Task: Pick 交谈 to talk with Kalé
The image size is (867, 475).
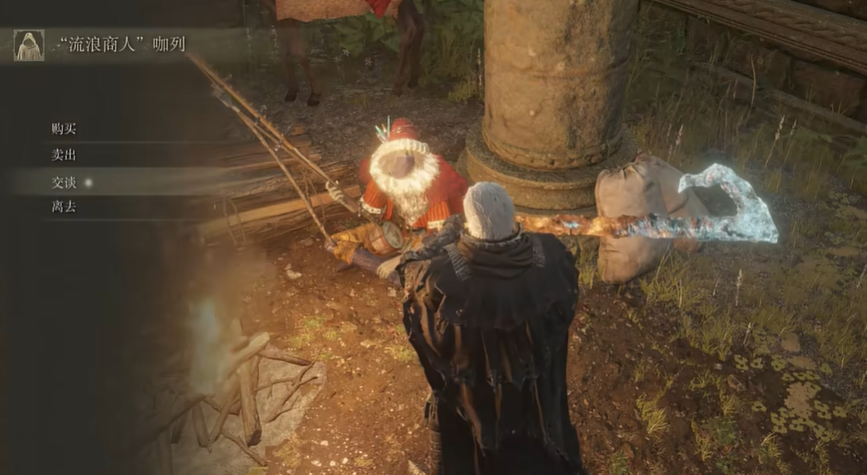Action: 64,182
